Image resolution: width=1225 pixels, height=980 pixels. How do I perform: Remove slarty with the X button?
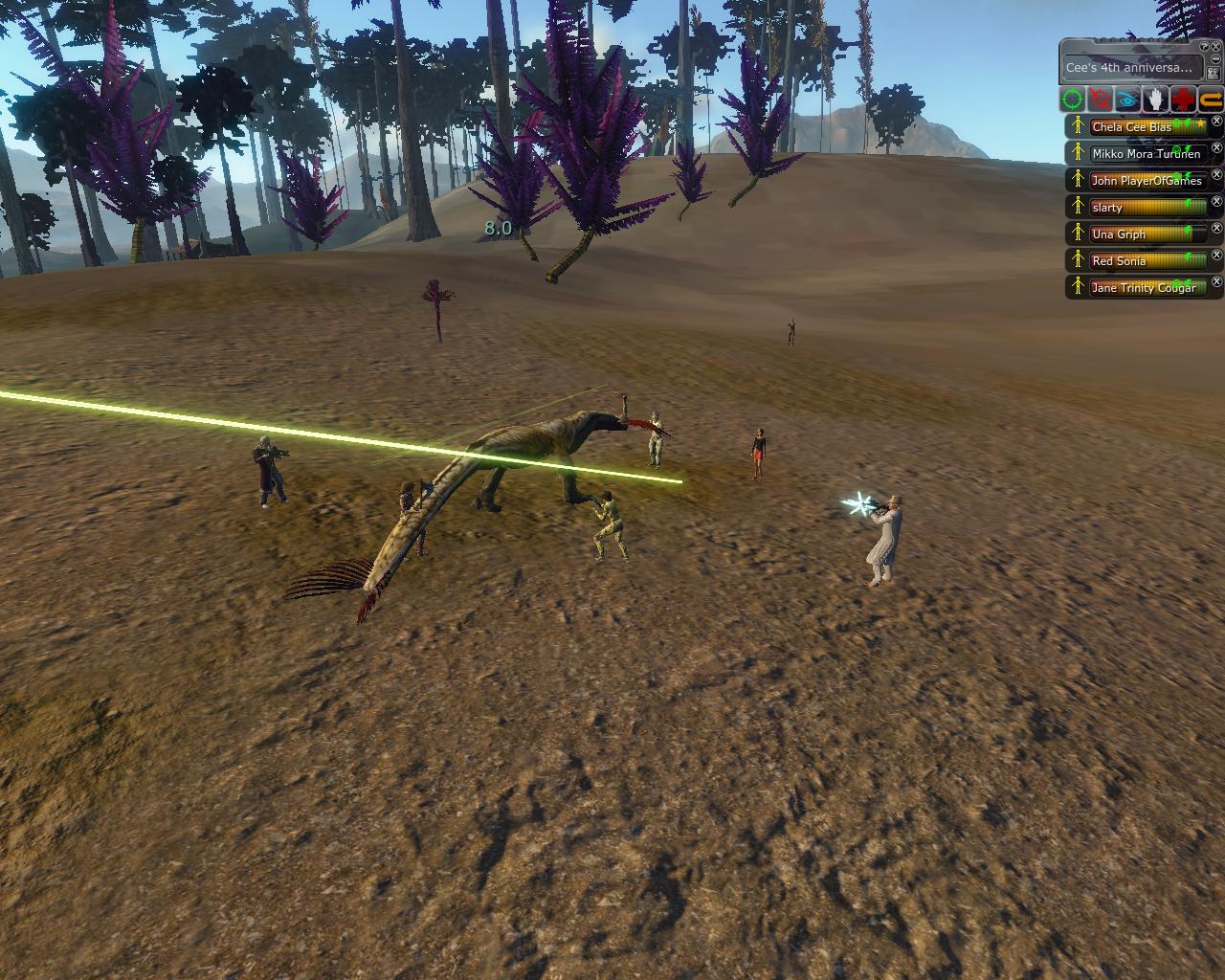point(1217,202)
